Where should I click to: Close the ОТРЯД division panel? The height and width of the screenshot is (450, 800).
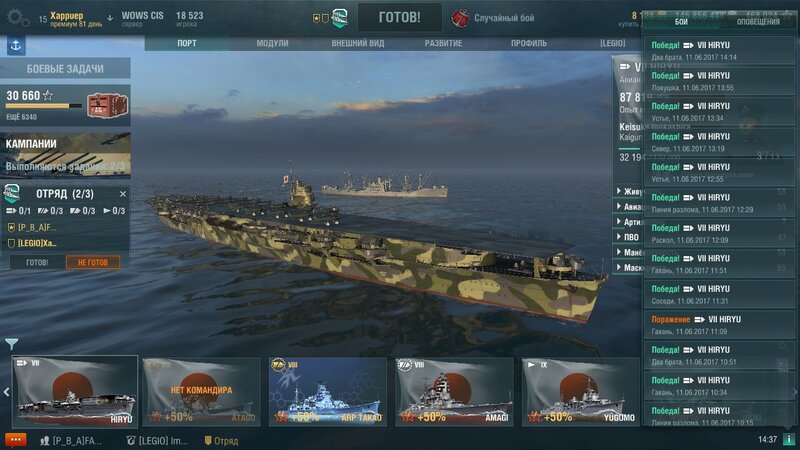(123, 194)
